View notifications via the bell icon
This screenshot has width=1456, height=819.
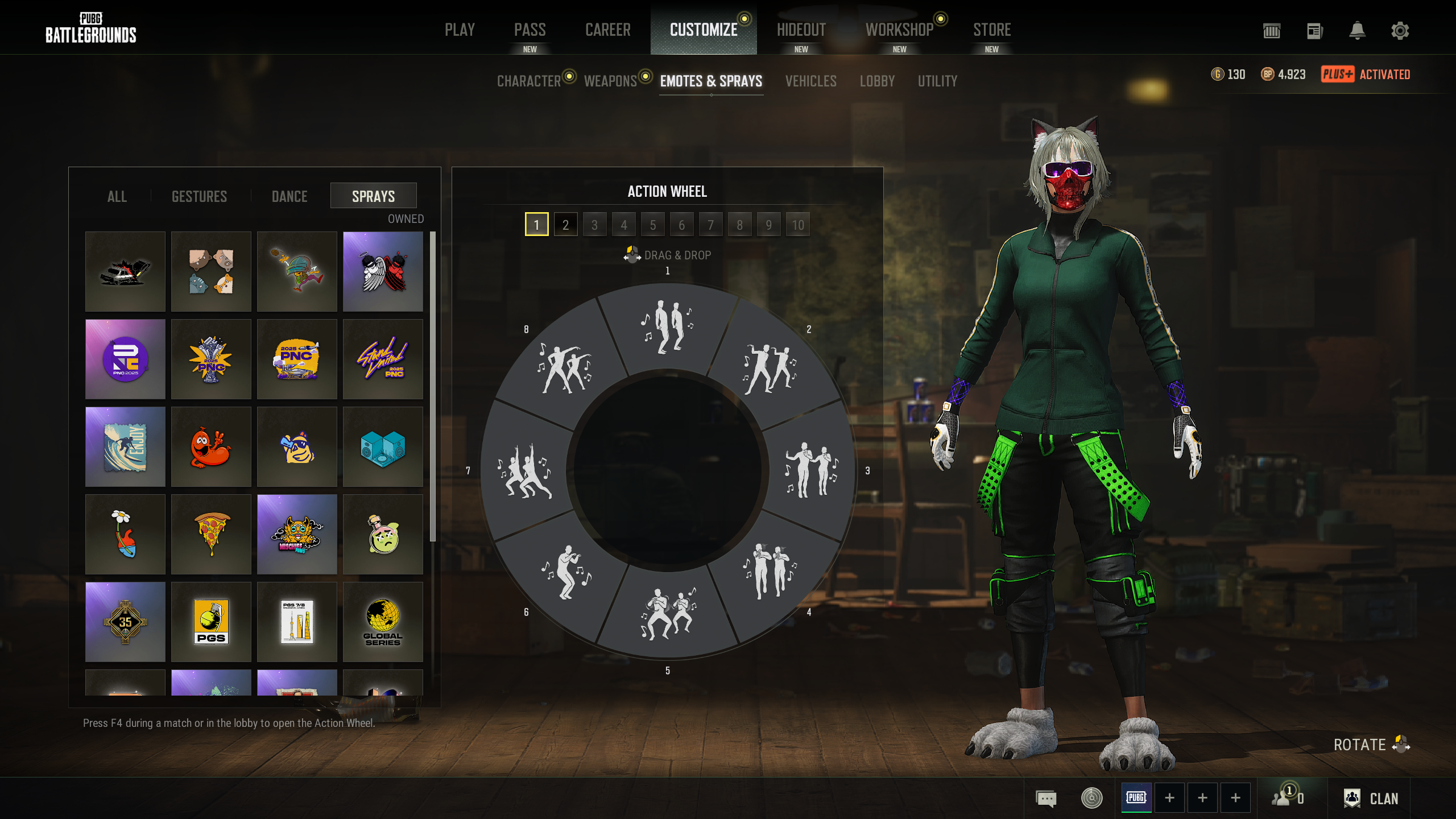point(1357,31)
